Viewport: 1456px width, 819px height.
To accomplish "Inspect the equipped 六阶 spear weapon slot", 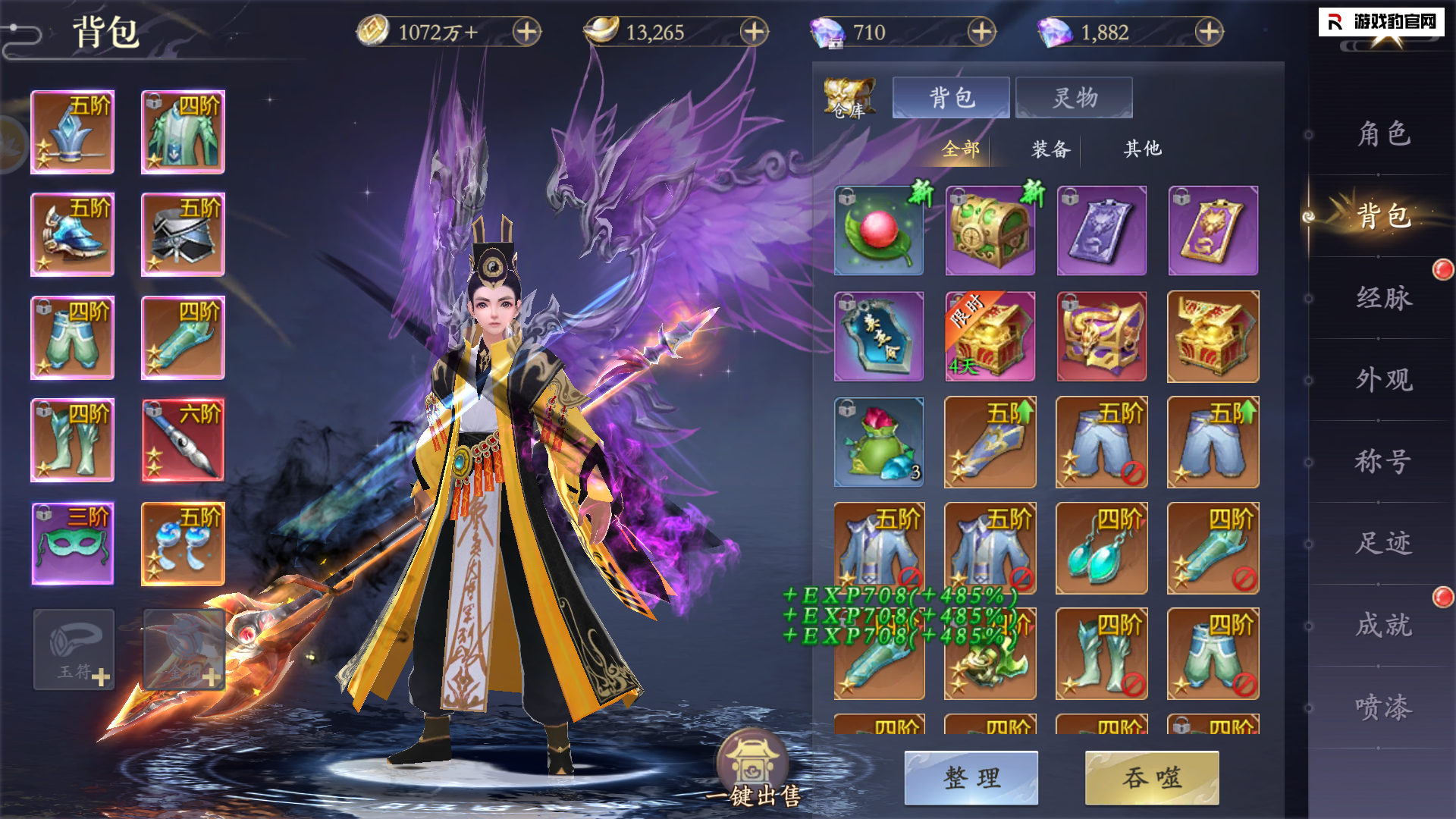I will 183,440.
